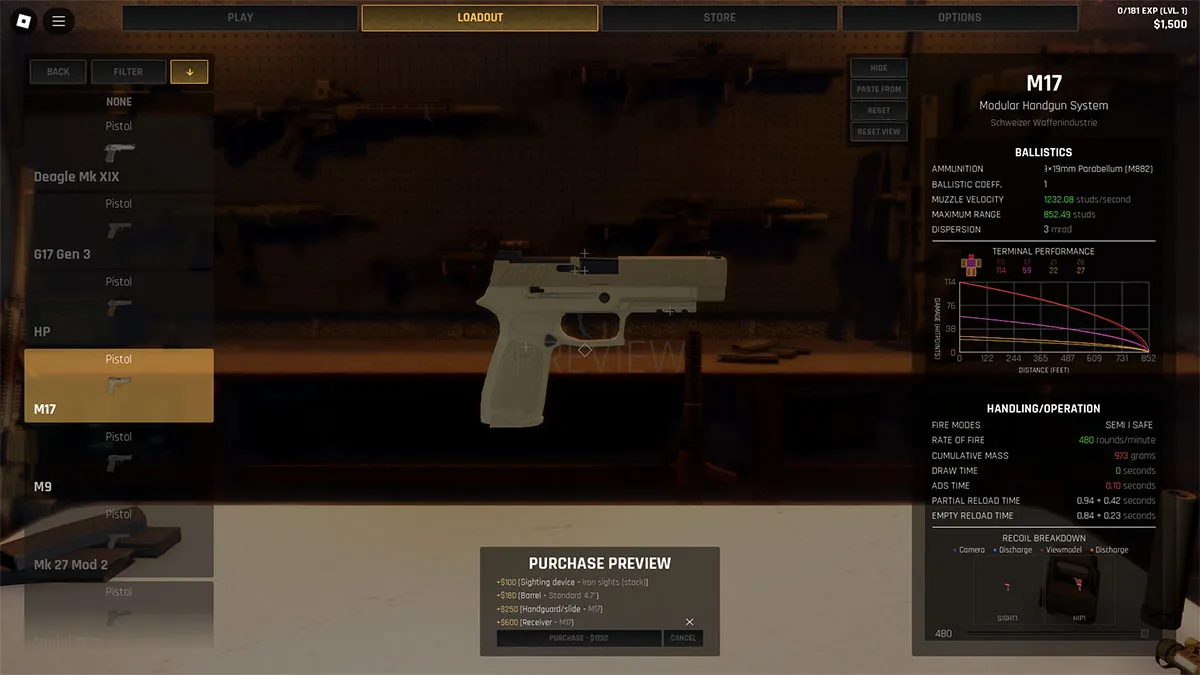Open the Roblox menu icon
Image resolution: width=1200 pixels, height=675 pixels.
pos(24,20)
